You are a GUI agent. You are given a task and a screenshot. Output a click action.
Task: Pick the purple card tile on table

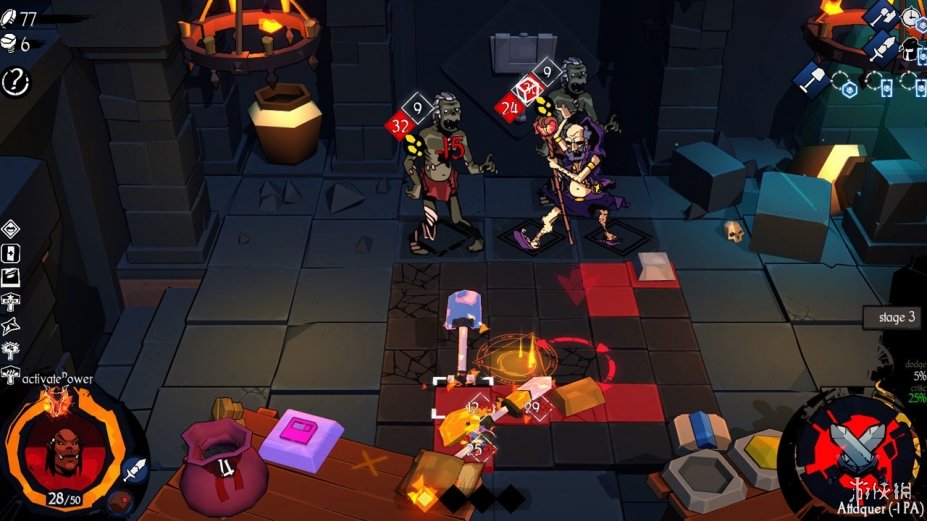[x=300, y=436]
